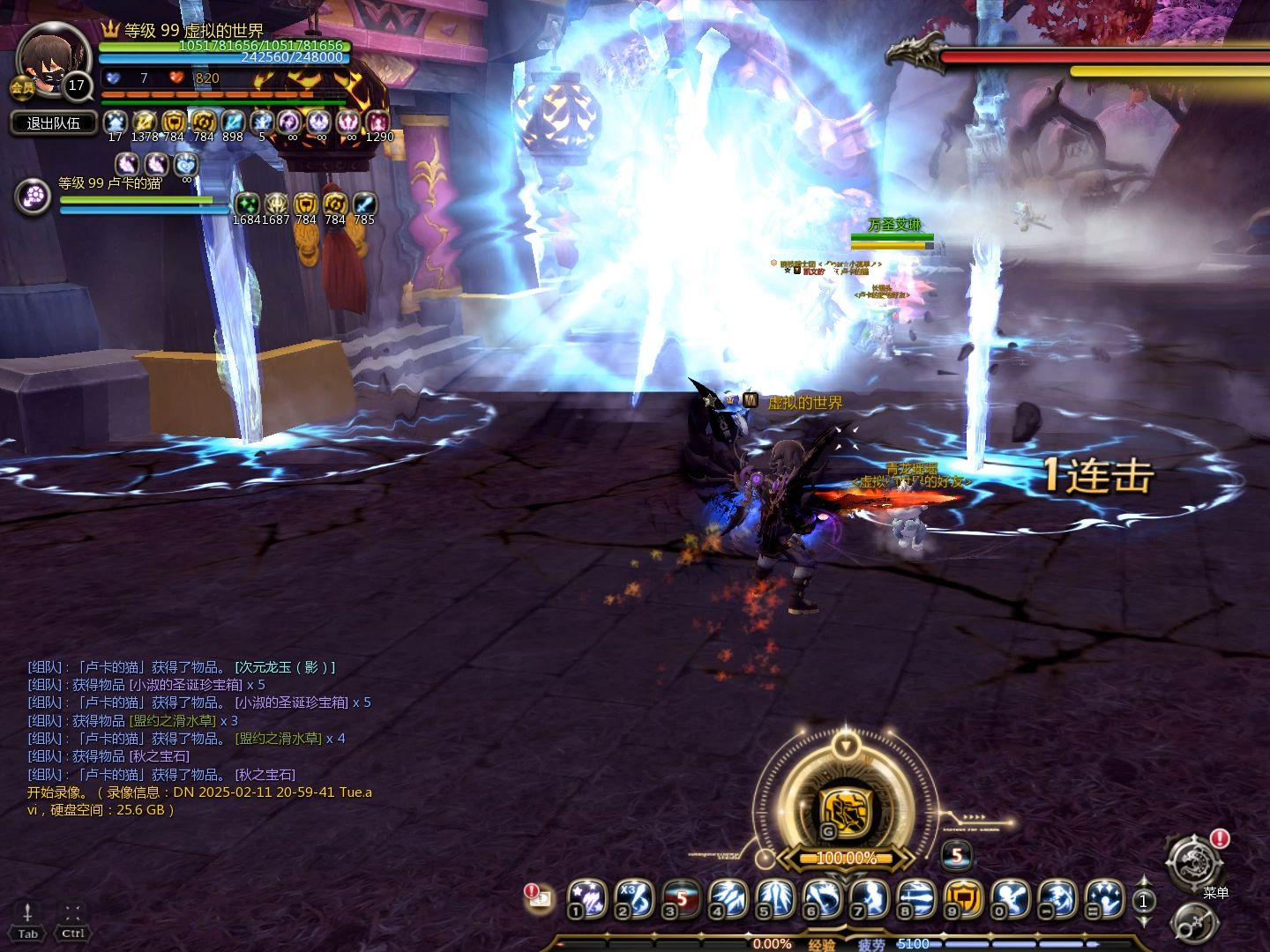This screenshot has height=952, width=1270.
Task: Select party member 卢卡的猫 class icon
Action: click(x=34, y=196)
